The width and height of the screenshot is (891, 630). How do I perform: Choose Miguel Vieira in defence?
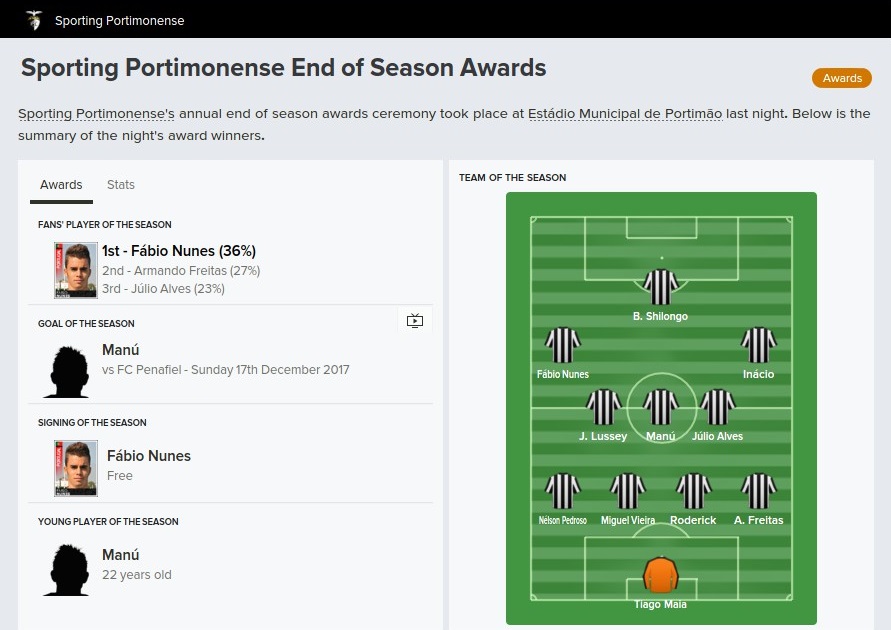click(628, 492)
